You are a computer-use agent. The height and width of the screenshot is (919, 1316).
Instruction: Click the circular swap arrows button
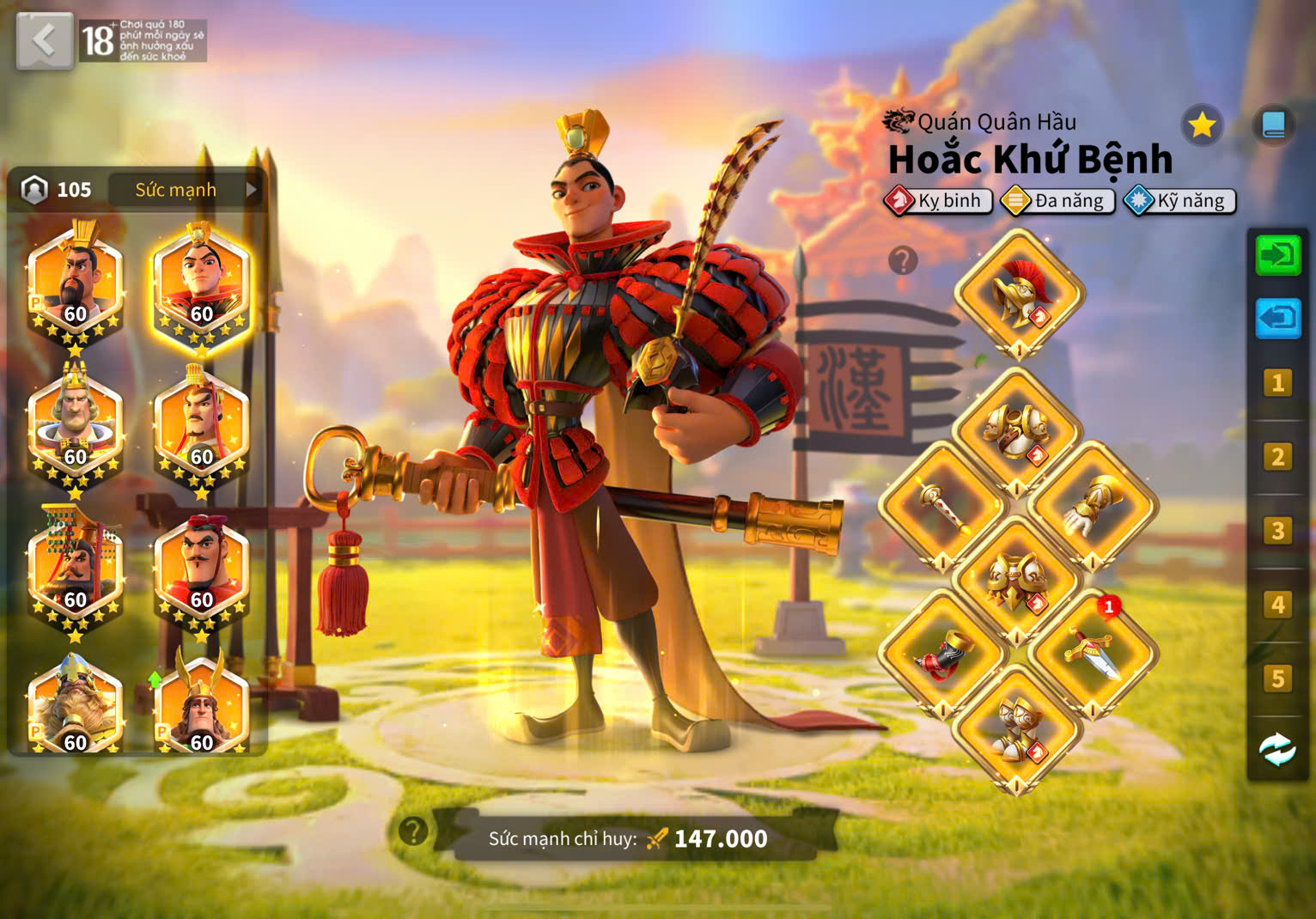[x=1277, y=750]
